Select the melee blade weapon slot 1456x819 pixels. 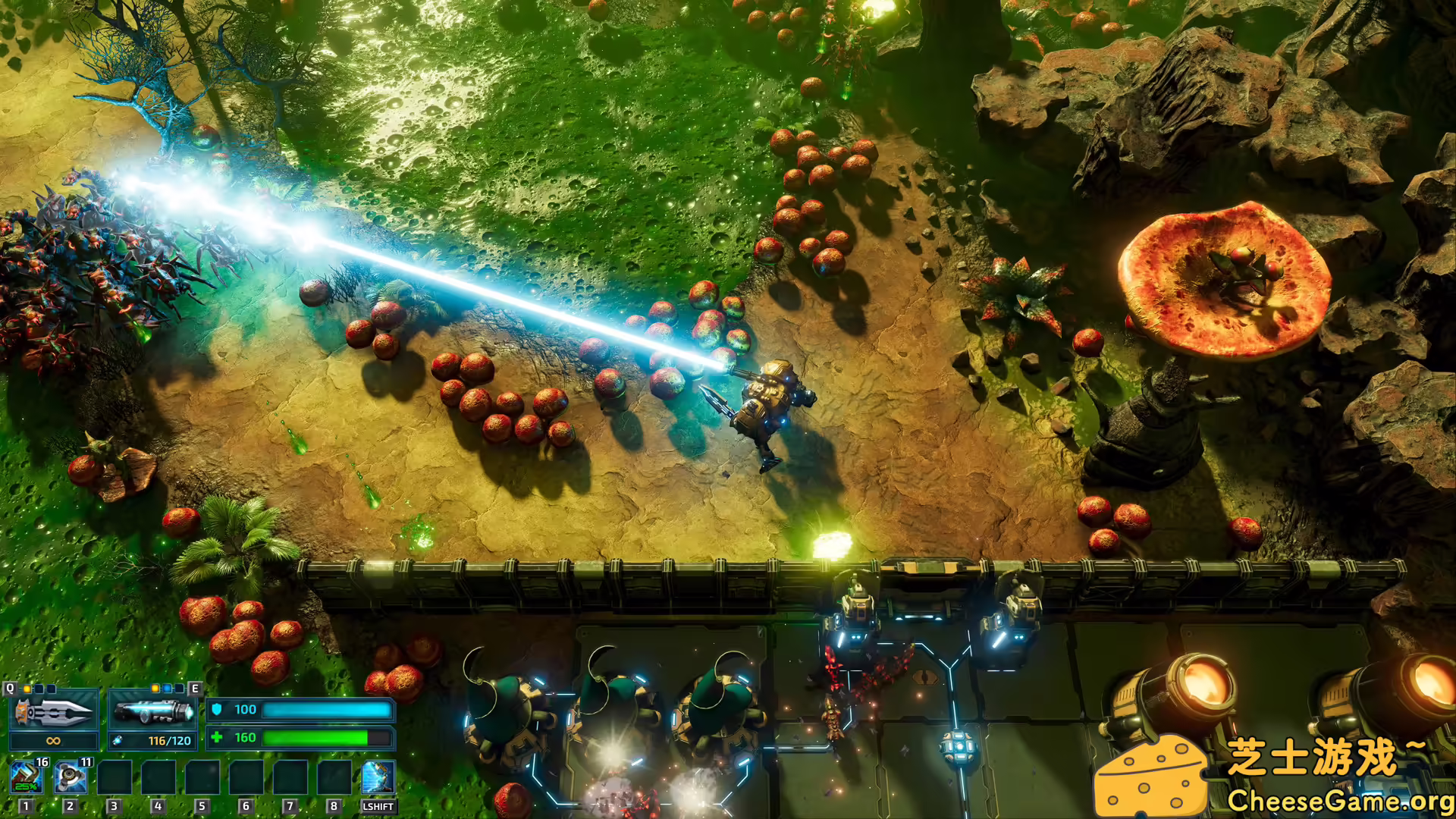click(x=53, y=711)
